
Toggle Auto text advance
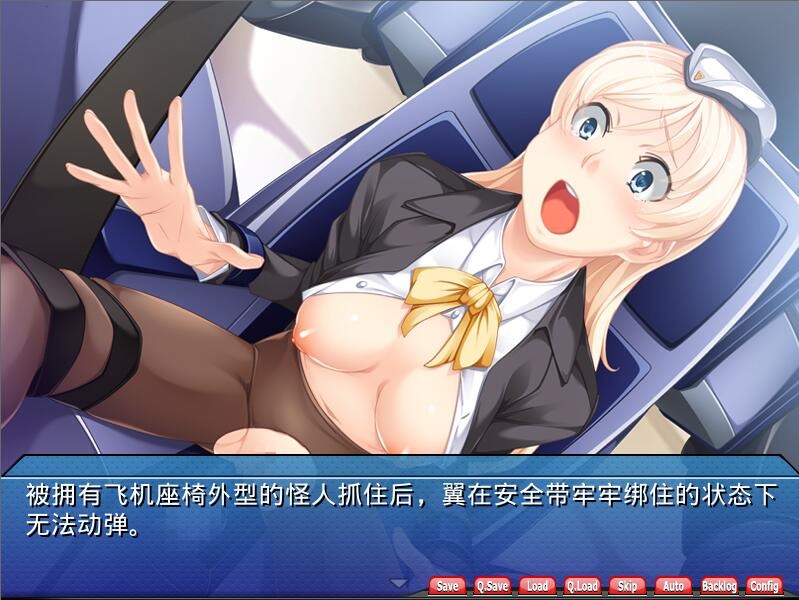coord(673,586)
